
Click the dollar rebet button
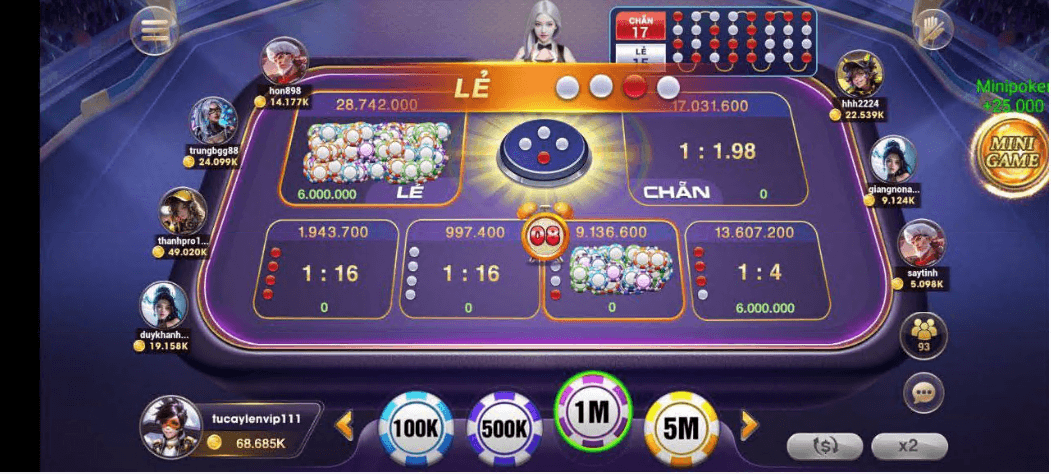pyautogui.click(x=825, y=446)
